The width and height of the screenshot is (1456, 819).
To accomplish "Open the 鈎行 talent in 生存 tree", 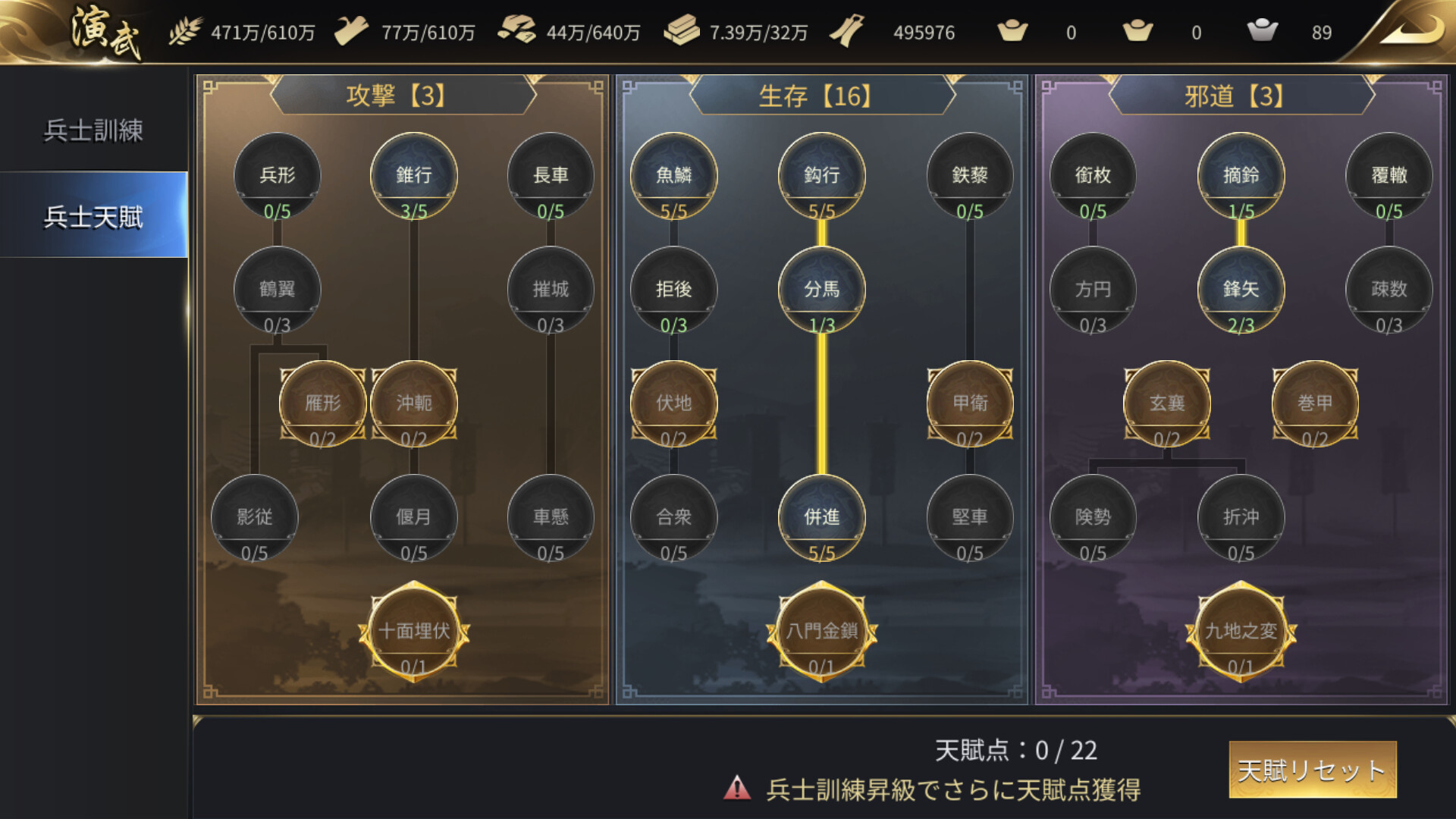I will [x=821, y=174].
